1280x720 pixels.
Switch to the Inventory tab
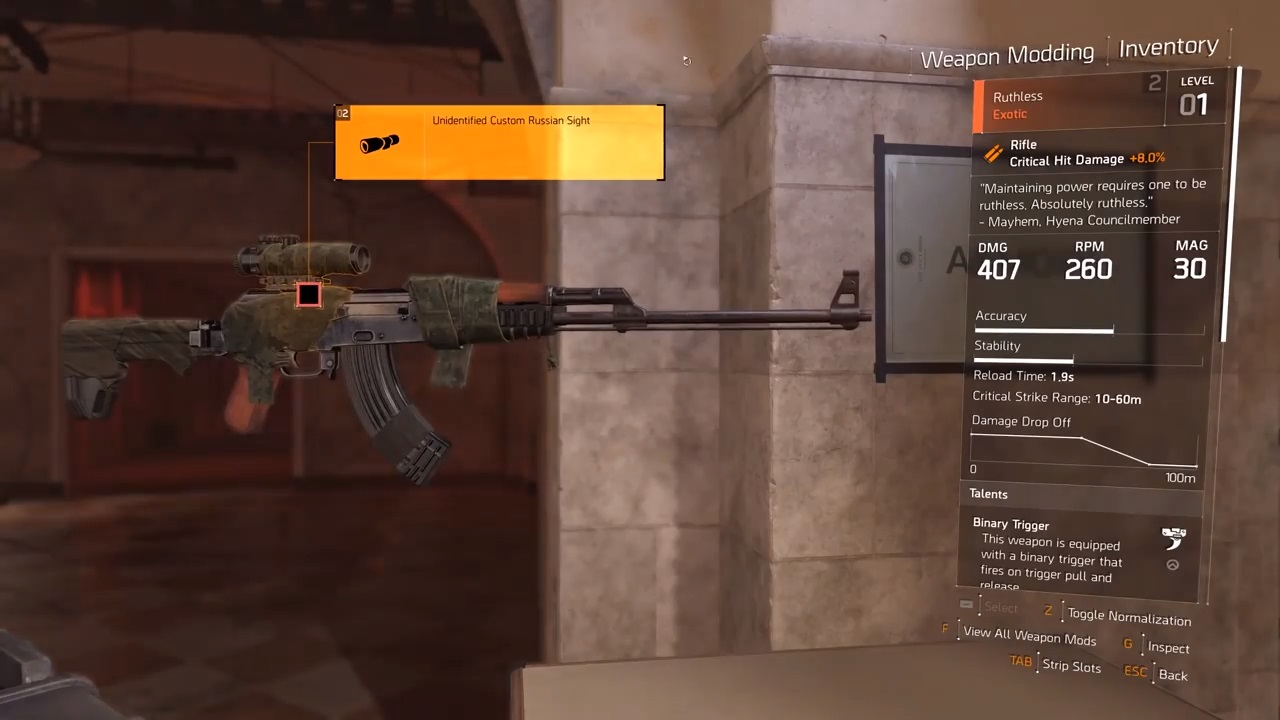(x=1168, y=46)
